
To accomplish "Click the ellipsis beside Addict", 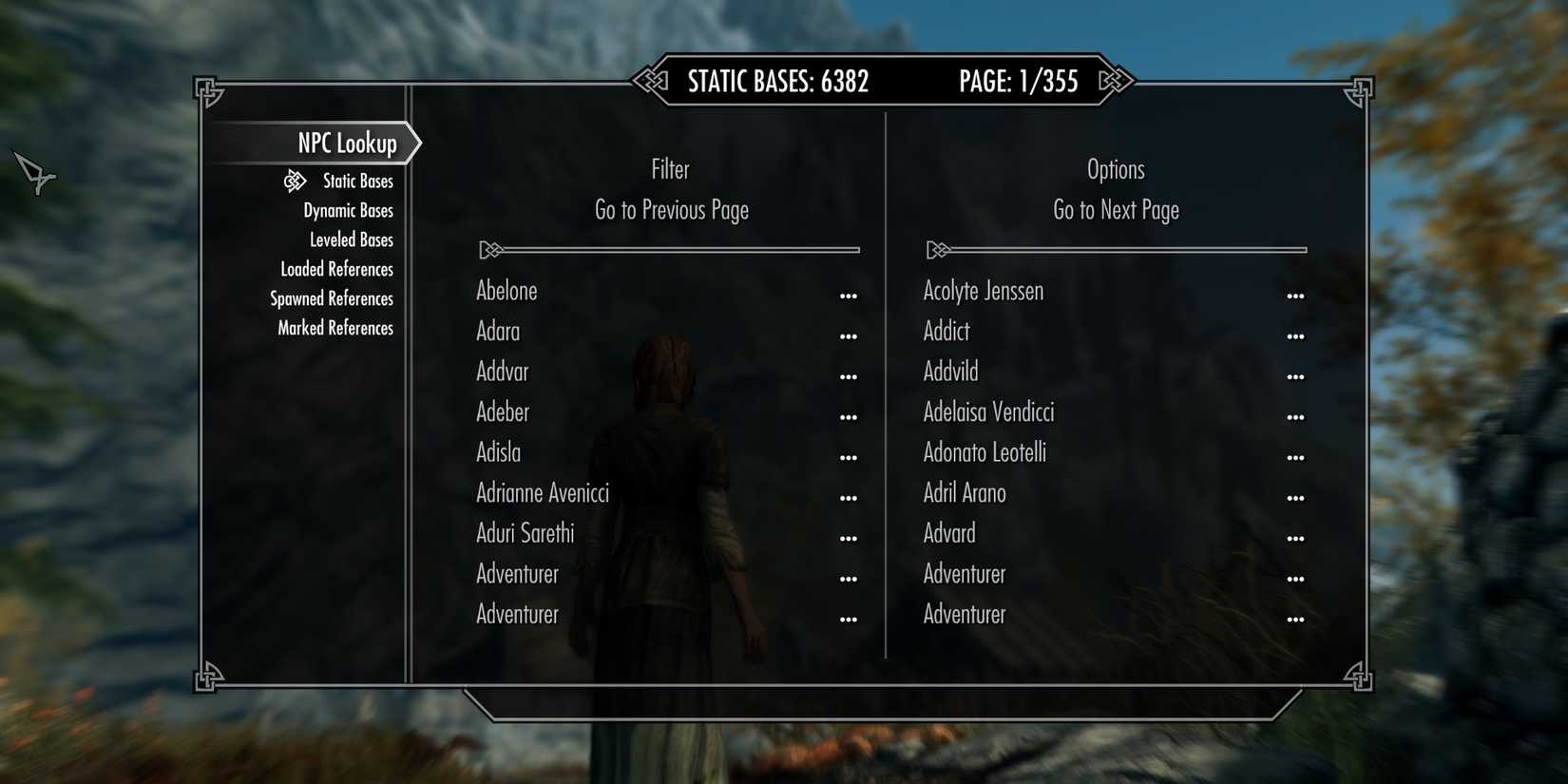I will point(1296,335).
